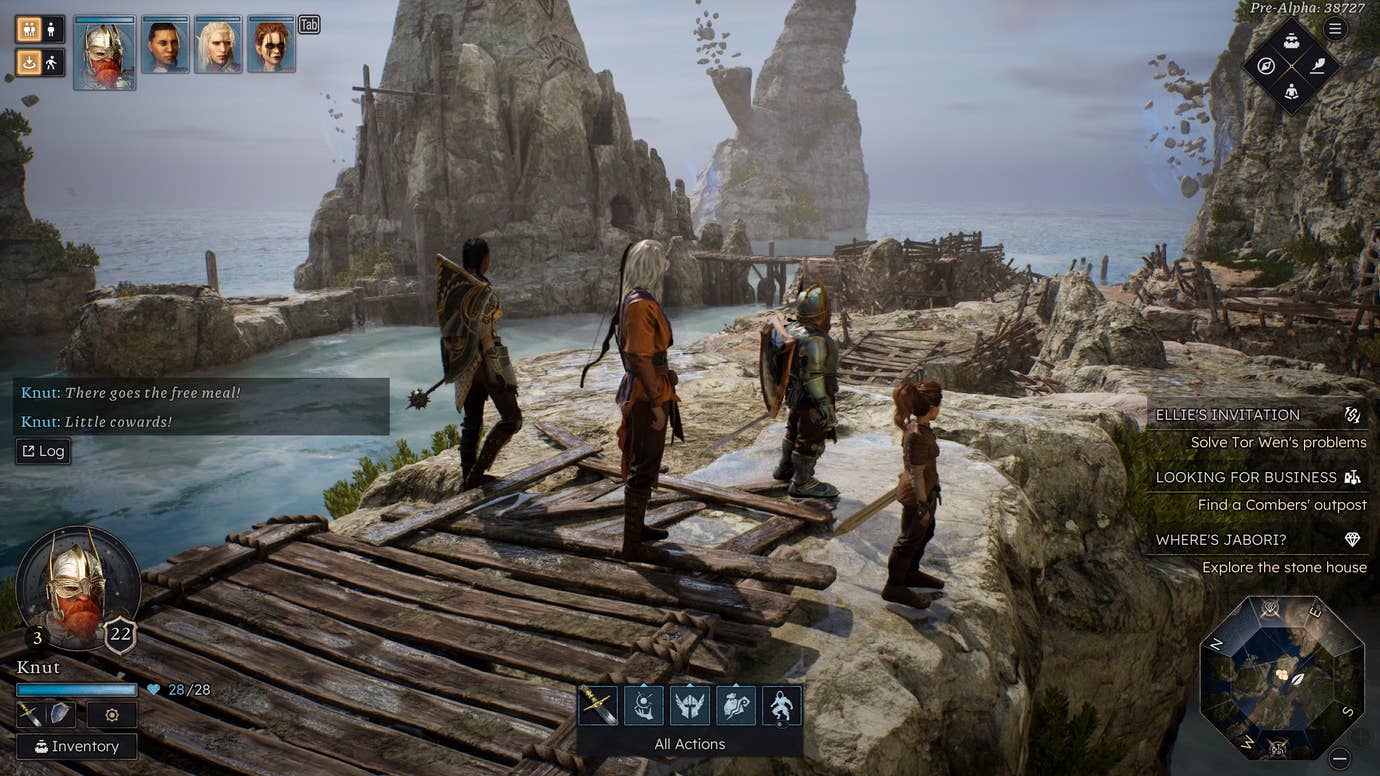
Task: Activate the crouching figure stealth action
Action: click(x=781, y=705)
